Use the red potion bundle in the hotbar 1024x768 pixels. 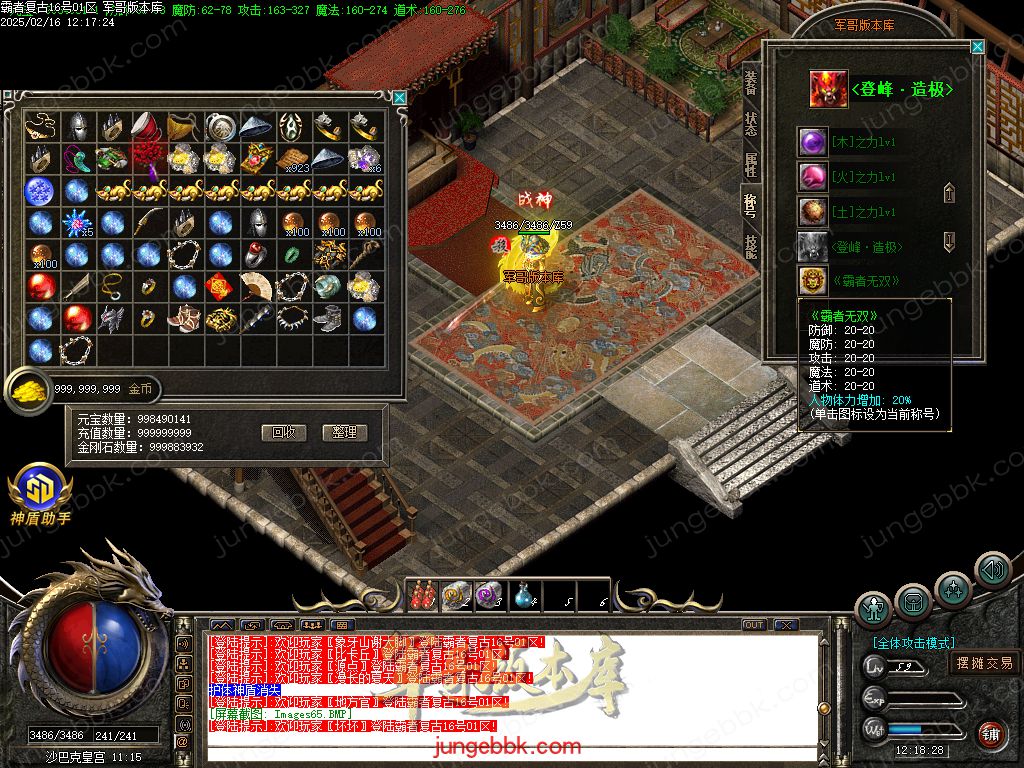[x=421, y=596]
